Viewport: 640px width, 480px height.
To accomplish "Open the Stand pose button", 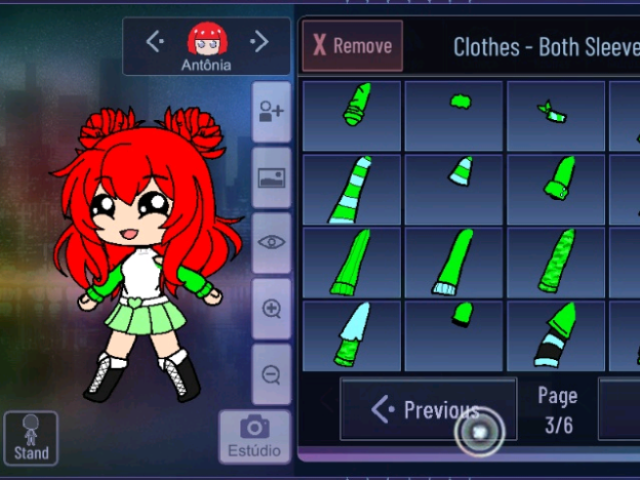I will [x=31, y=439].
